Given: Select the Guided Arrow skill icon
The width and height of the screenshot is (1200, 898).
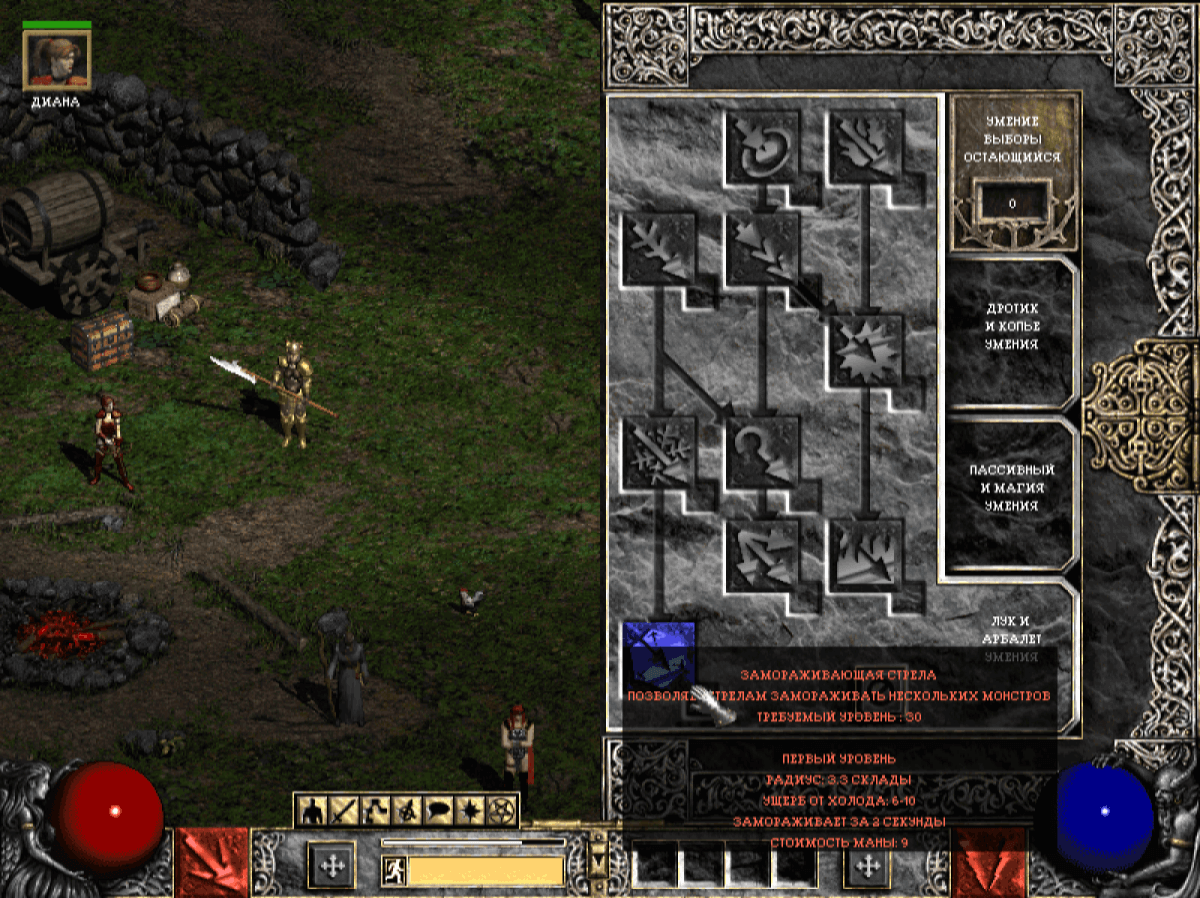Looking at the screenshot, I should [762, 452].
